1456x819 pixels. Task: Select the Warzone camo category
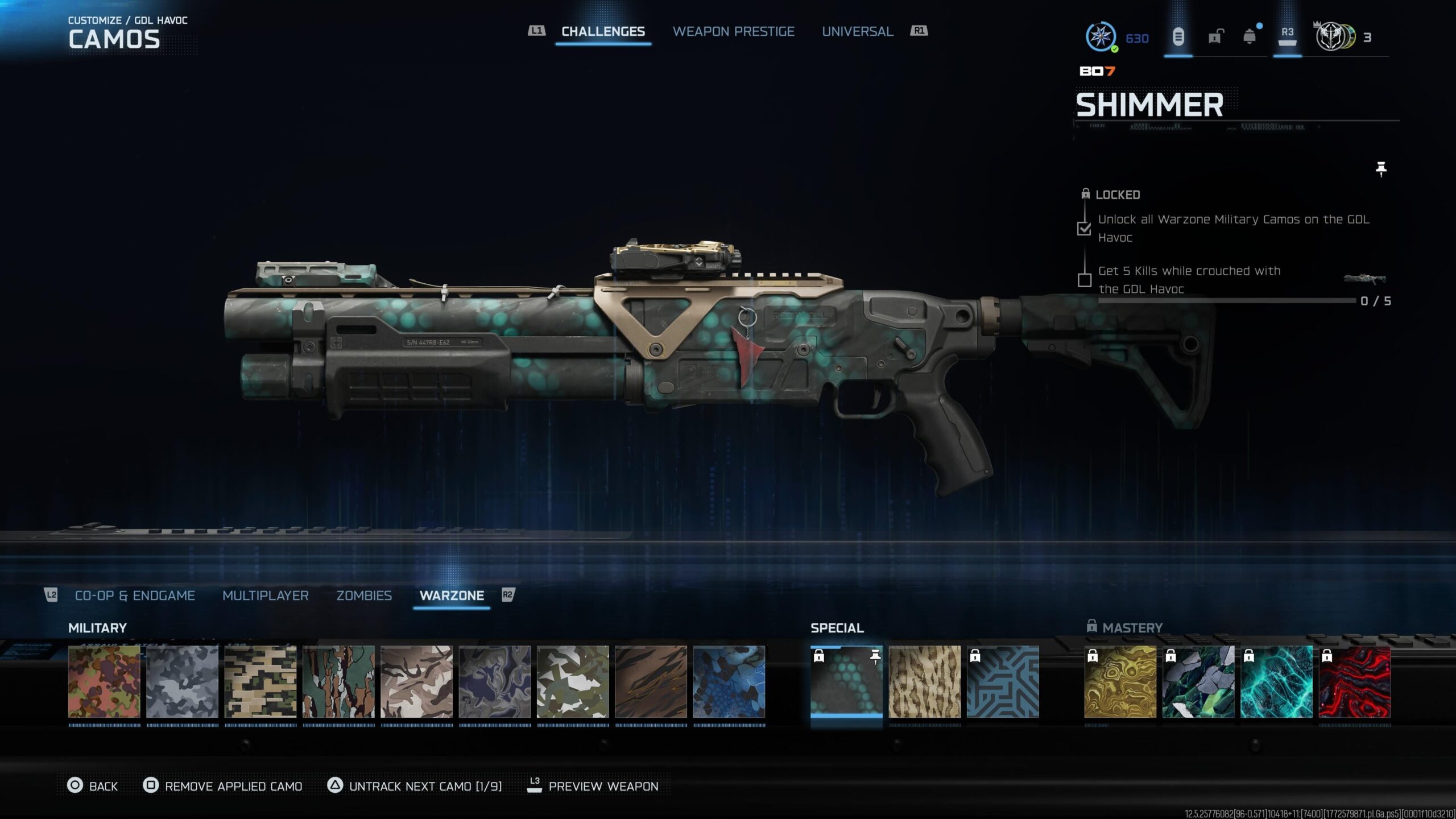[x=452, y=595]
